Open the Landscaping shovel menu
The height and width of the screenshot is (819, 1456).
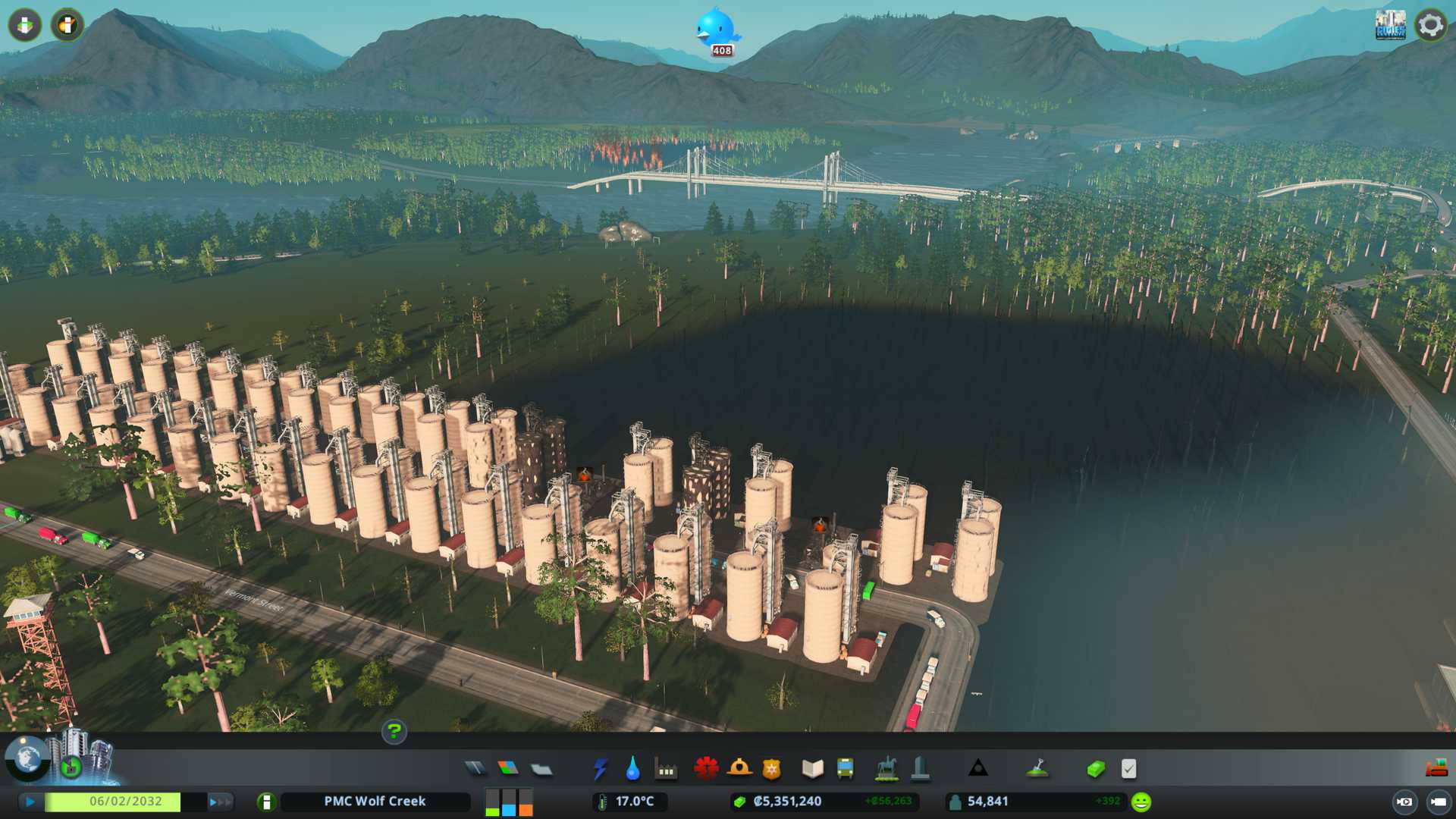click(x=1037, y=769)
